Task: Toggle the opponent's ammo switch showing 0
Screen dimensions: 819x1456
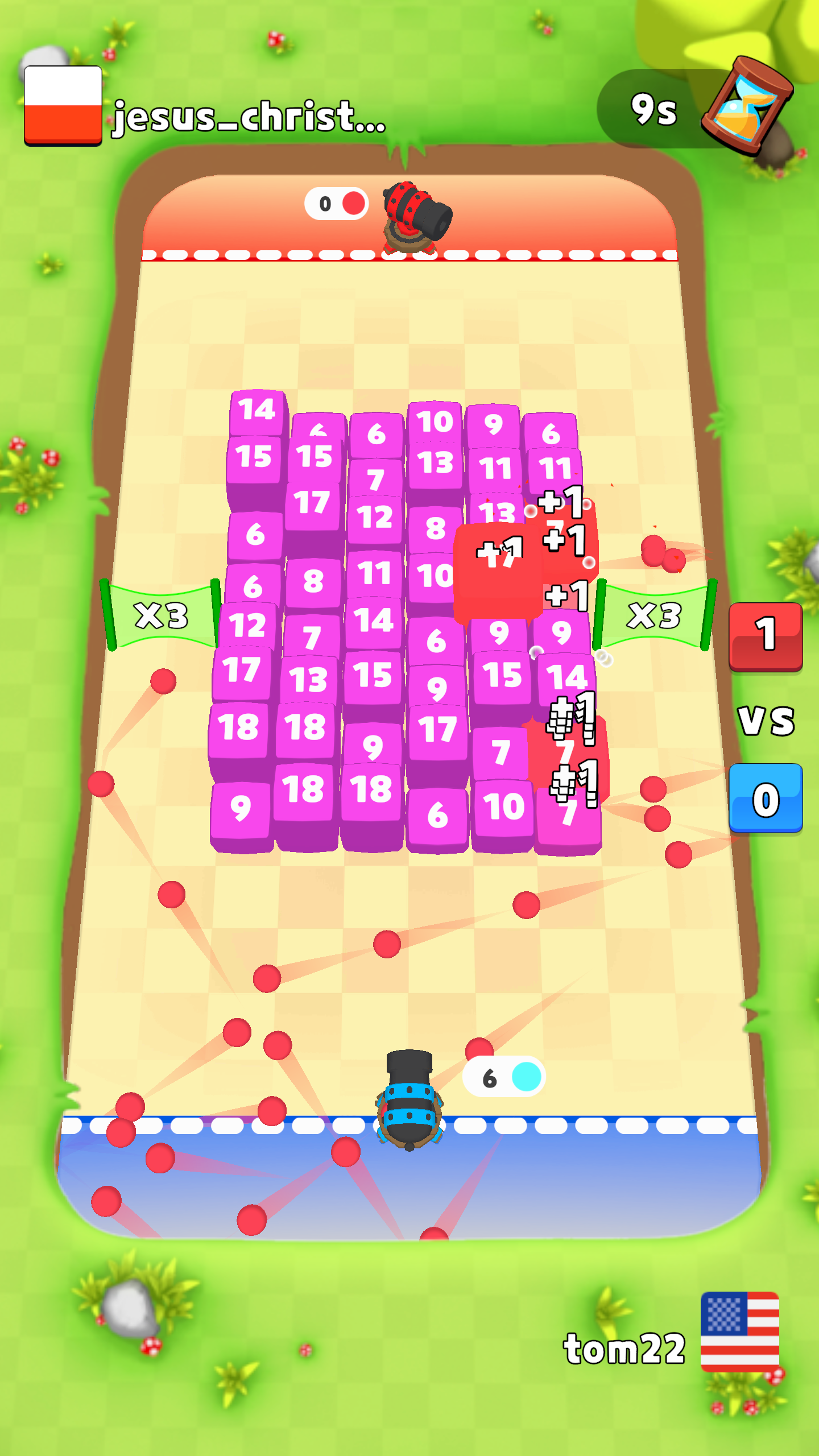Action: point(338,202)
